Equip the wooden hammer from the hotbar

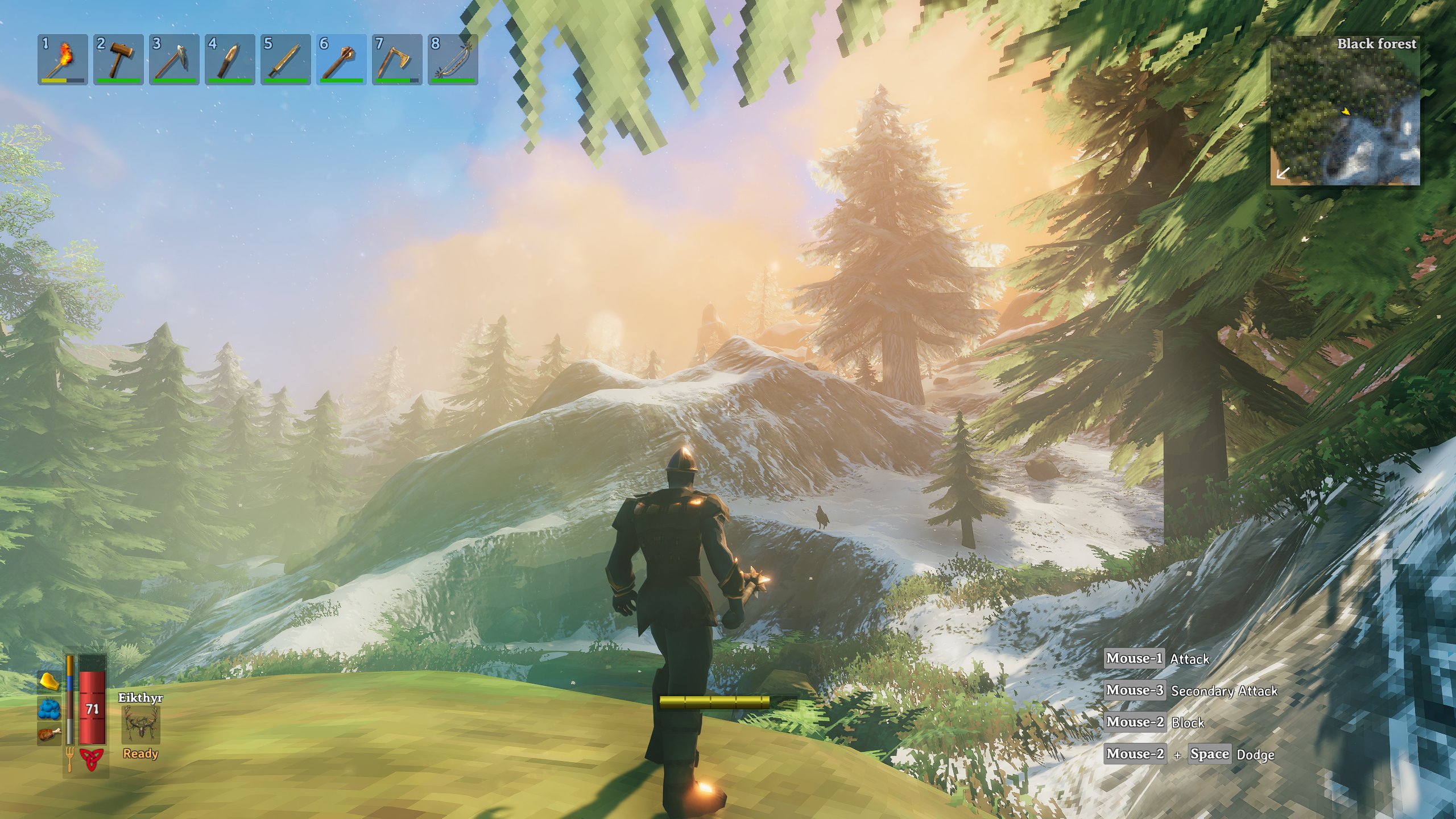tap(118, 59)
